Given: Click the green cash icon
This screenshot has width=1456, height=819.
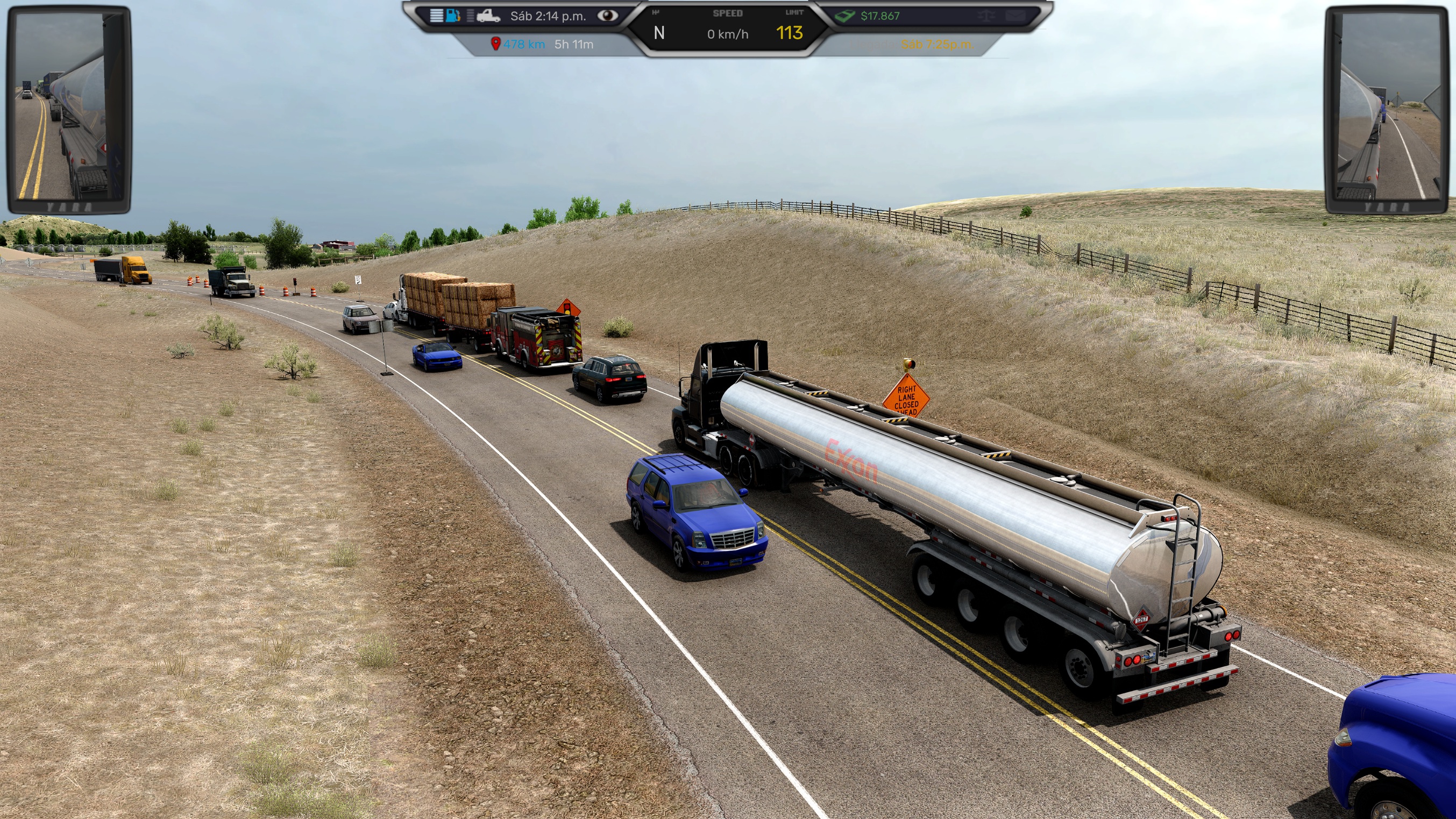Looking at the screenshot, I should point(845,16).
